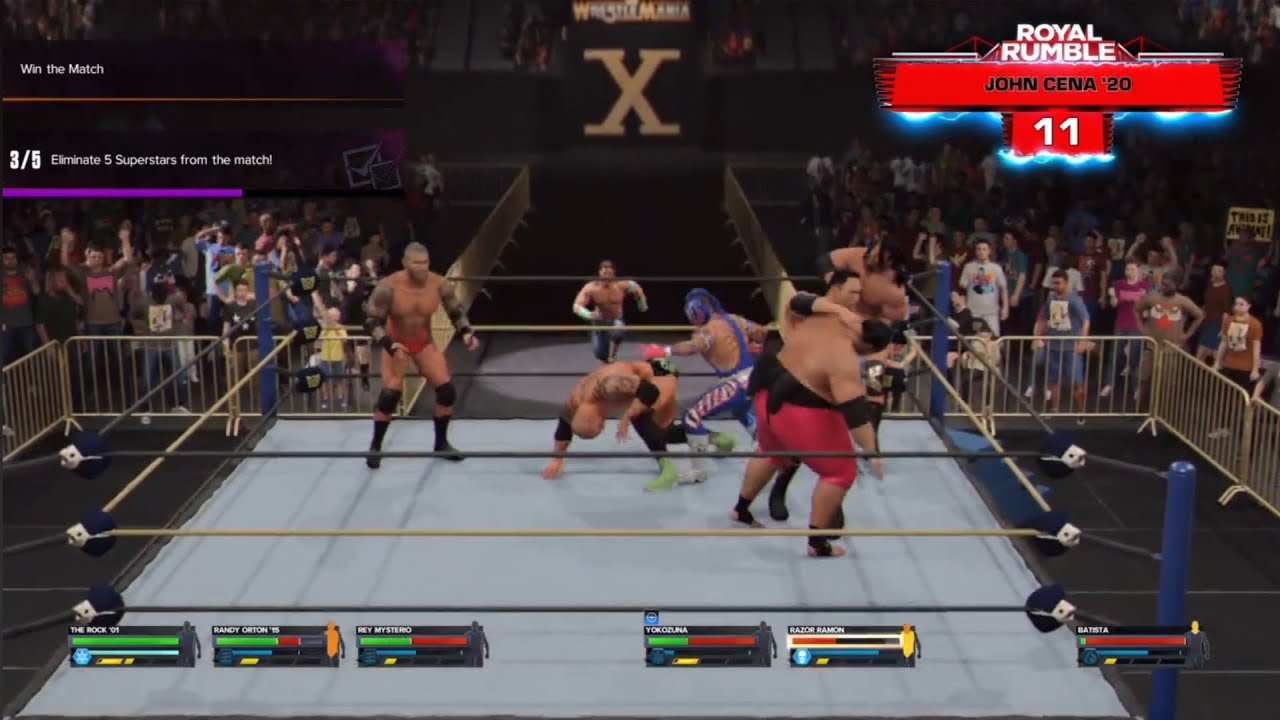Choose the Randy Orton '15 panel
The image size is (1280, 720).
(x=277, y=646)
